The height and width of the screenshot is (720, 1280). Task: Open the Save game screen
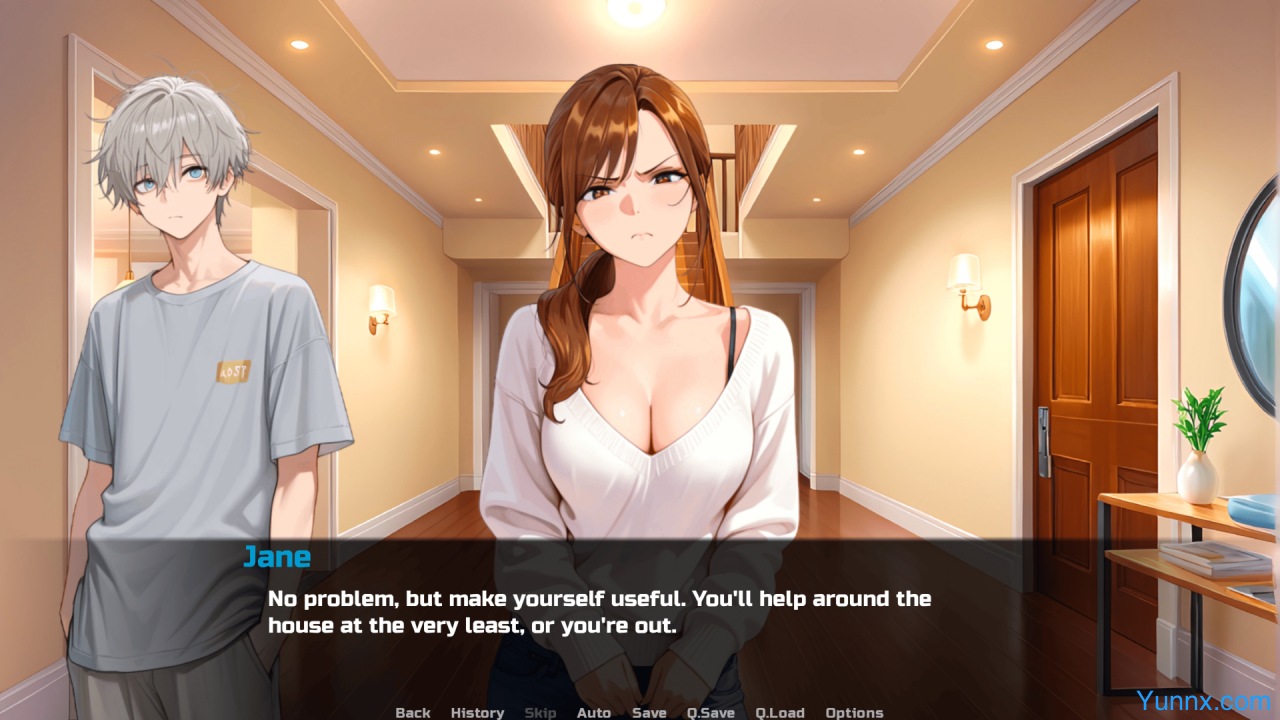point(649,712)
